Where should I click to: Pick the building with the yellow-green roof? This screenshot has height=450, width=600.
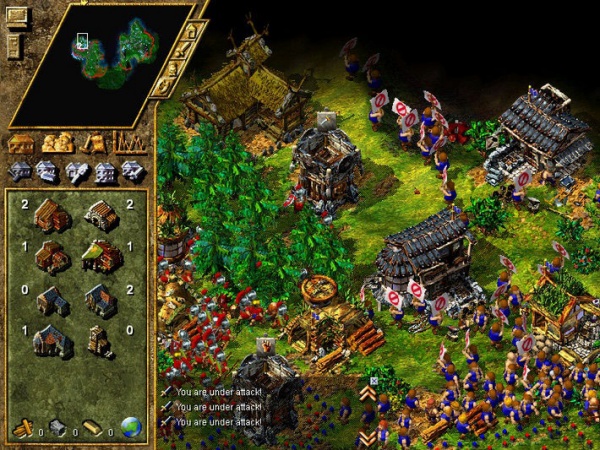[x=101, y=256]
